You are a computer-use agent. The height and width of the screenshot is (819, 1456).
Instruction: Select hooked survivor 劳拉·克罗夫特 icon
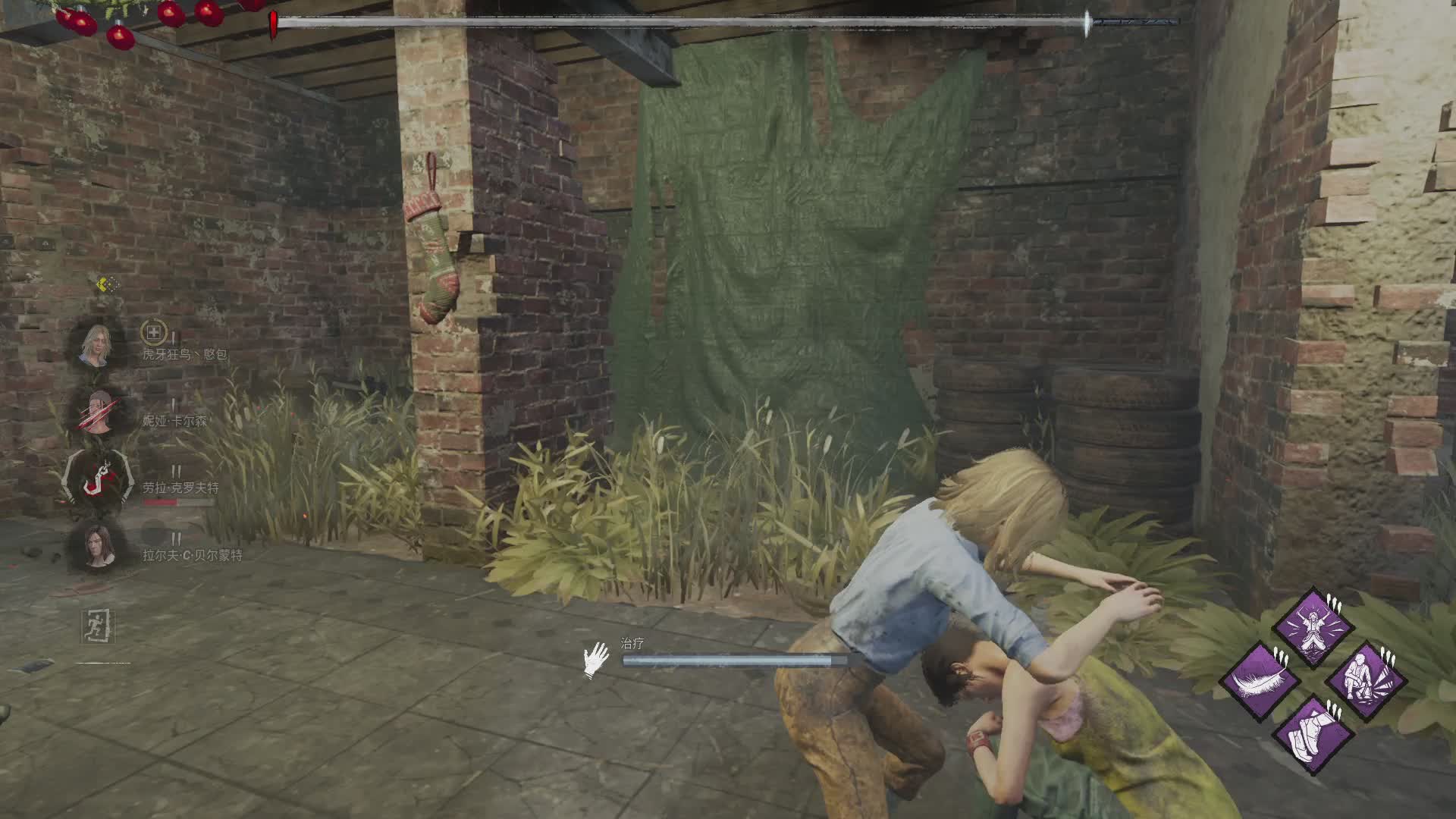point(98,480)
